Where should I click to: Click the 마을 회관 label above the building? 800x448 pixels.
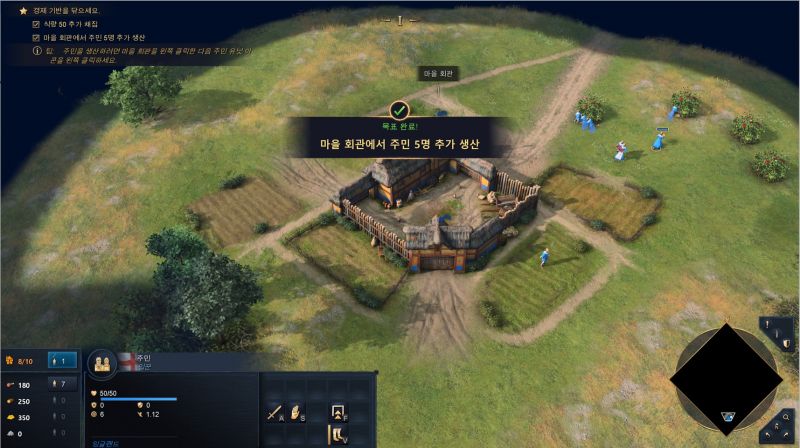[437, 74]
